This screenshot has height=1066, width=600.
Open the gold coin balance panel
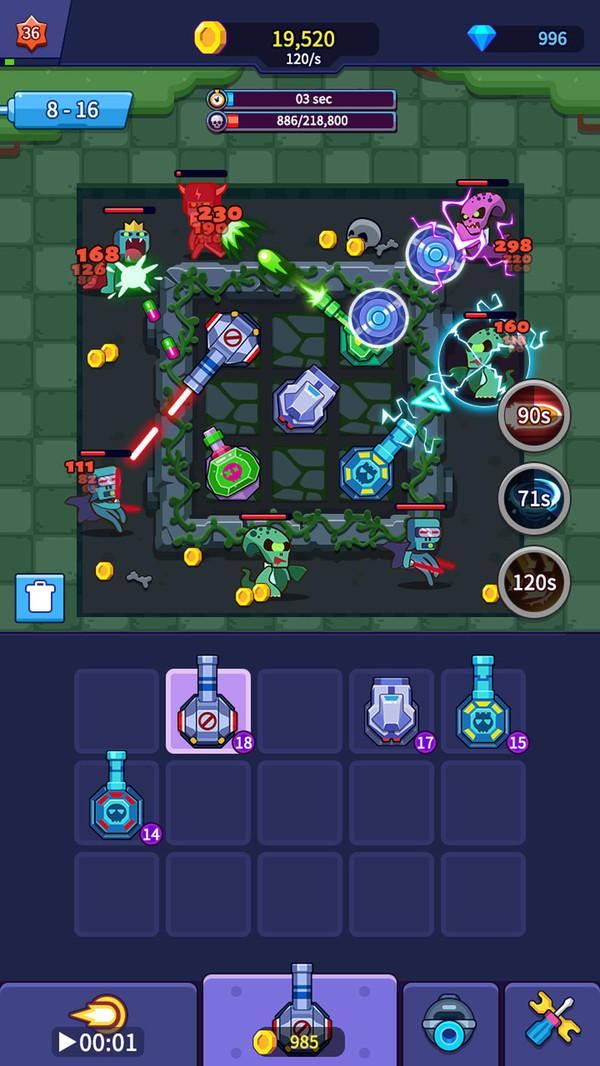pyautogui.click(x=288, y=39)
